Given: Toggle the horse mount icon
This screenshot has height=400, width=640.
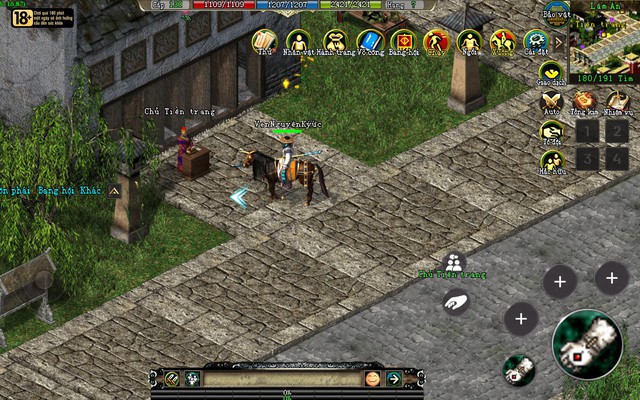Looking at the screenshot, I should coord(502,41).
